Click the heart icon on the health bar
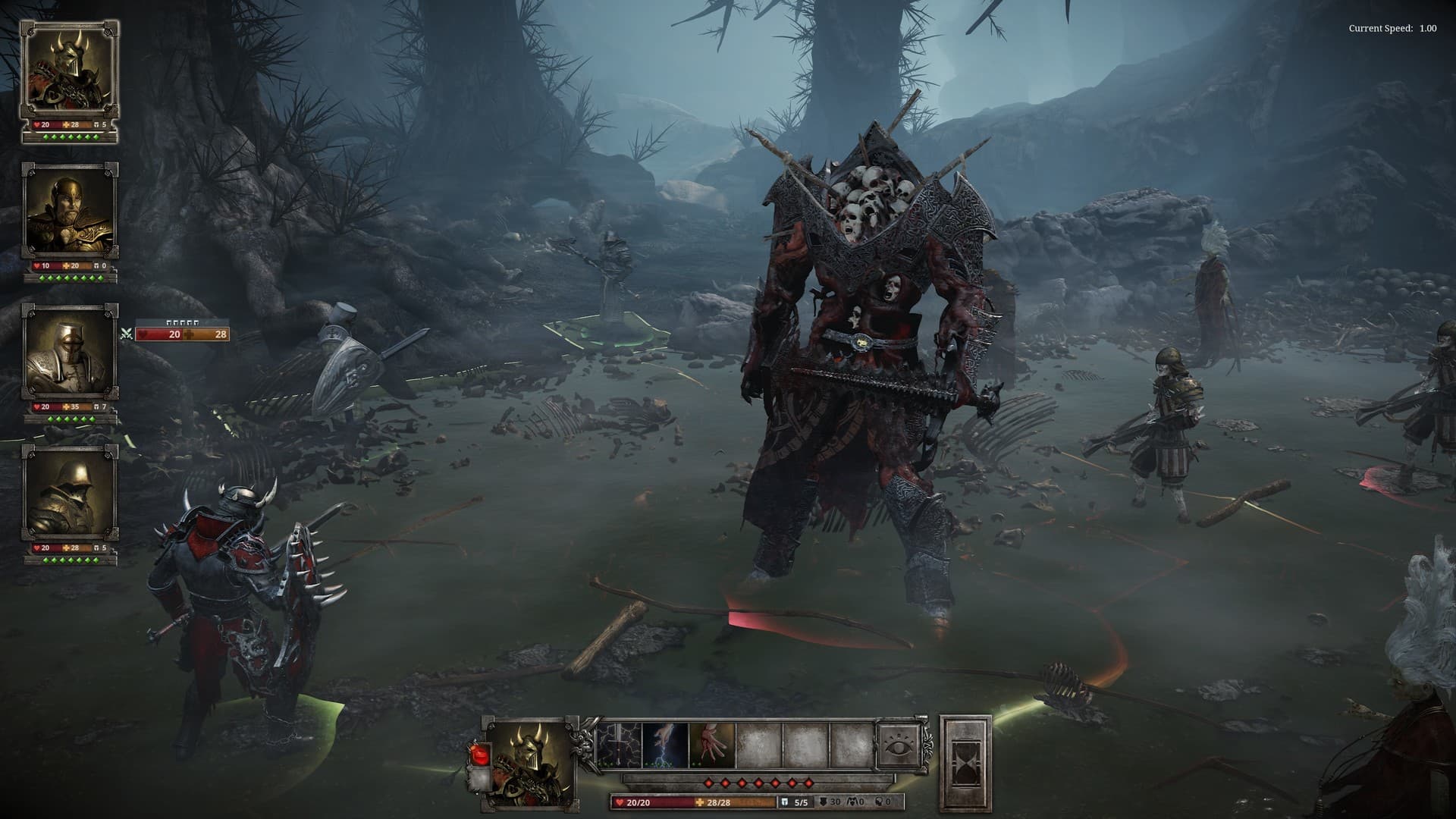This screenshot has height=819, width=1456. coord(620,802)
